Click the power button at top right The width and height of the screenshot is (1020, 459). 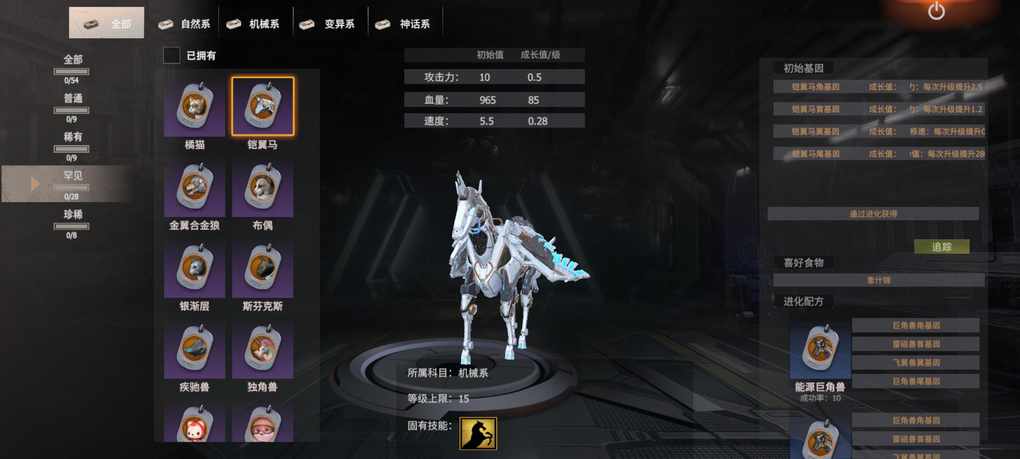[936, 12]
